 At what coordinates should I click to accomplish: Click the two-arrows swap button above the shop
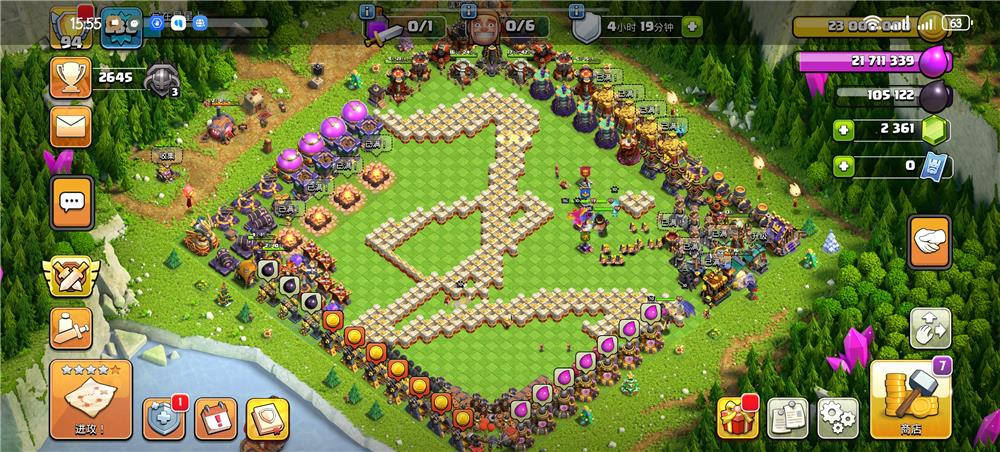[x=930, y=327]
